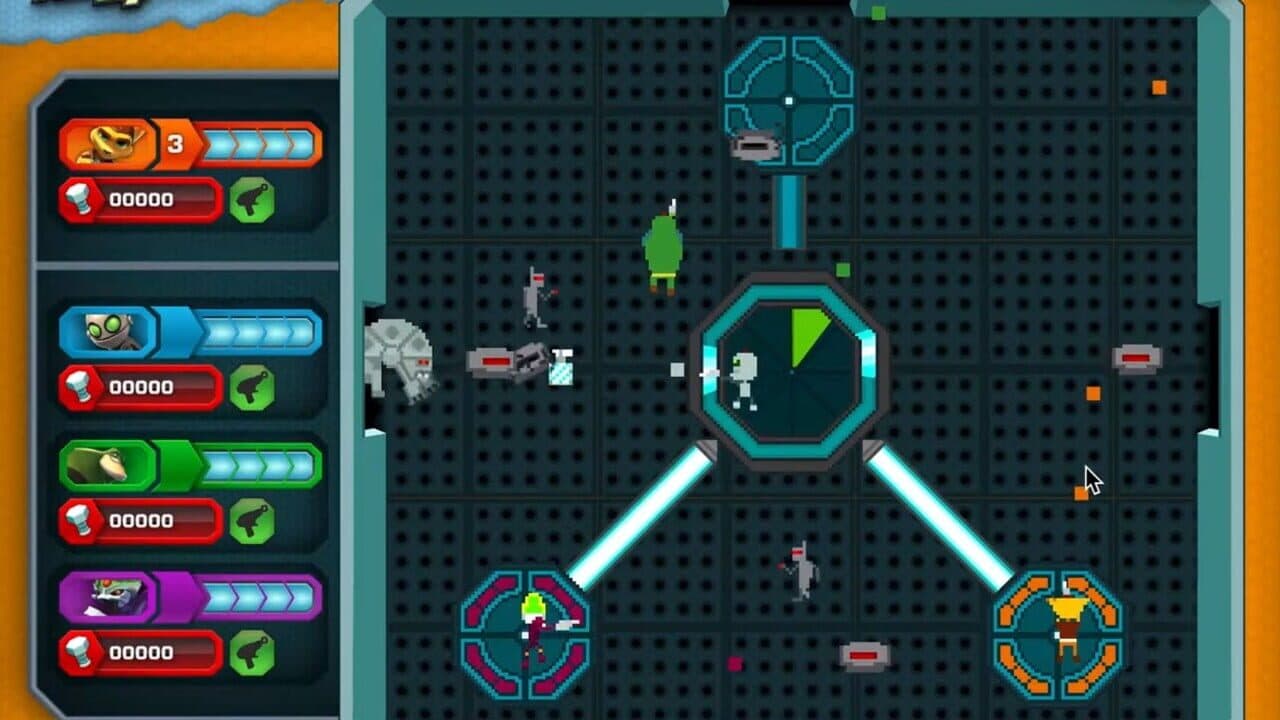The height and width of the screenshot is (720, 1280).
Task: Click Ratchet's blue health bar
Action: coord(258,143)
